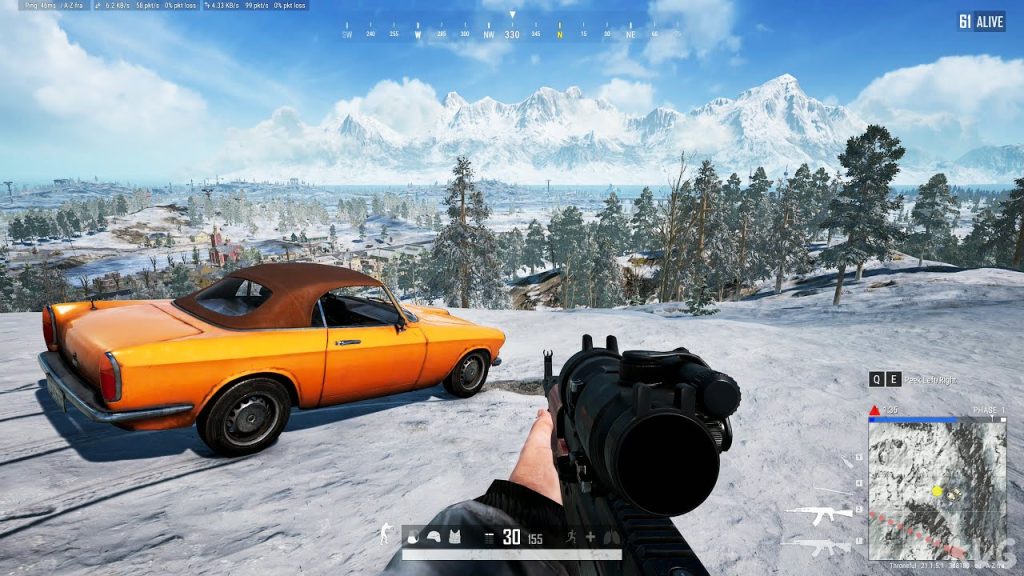
Task: Click the helmet status icon
Action: coord(434,538)
